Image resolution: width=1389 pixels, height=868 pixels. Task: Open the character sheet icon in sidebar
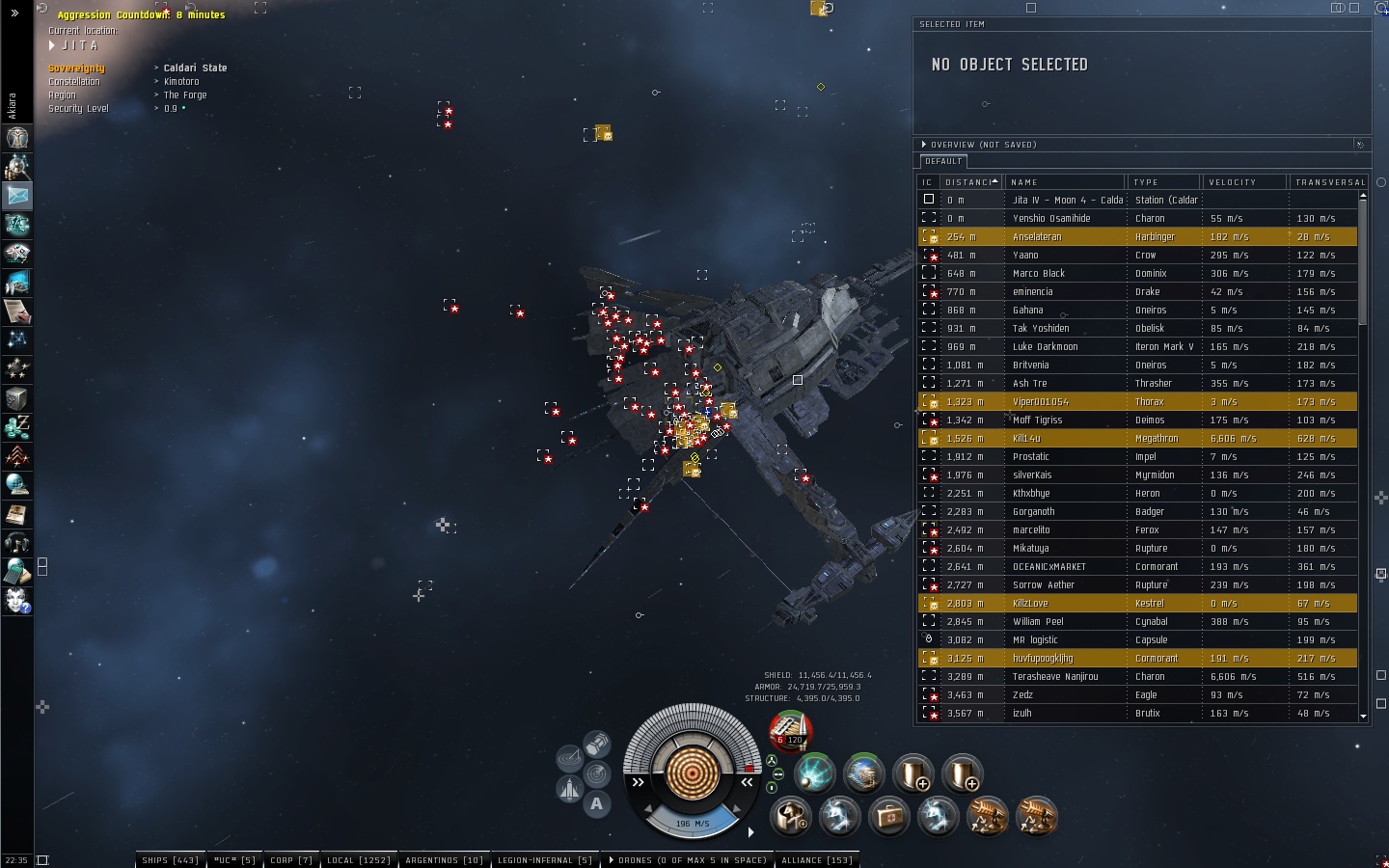[x=17, y=137]
